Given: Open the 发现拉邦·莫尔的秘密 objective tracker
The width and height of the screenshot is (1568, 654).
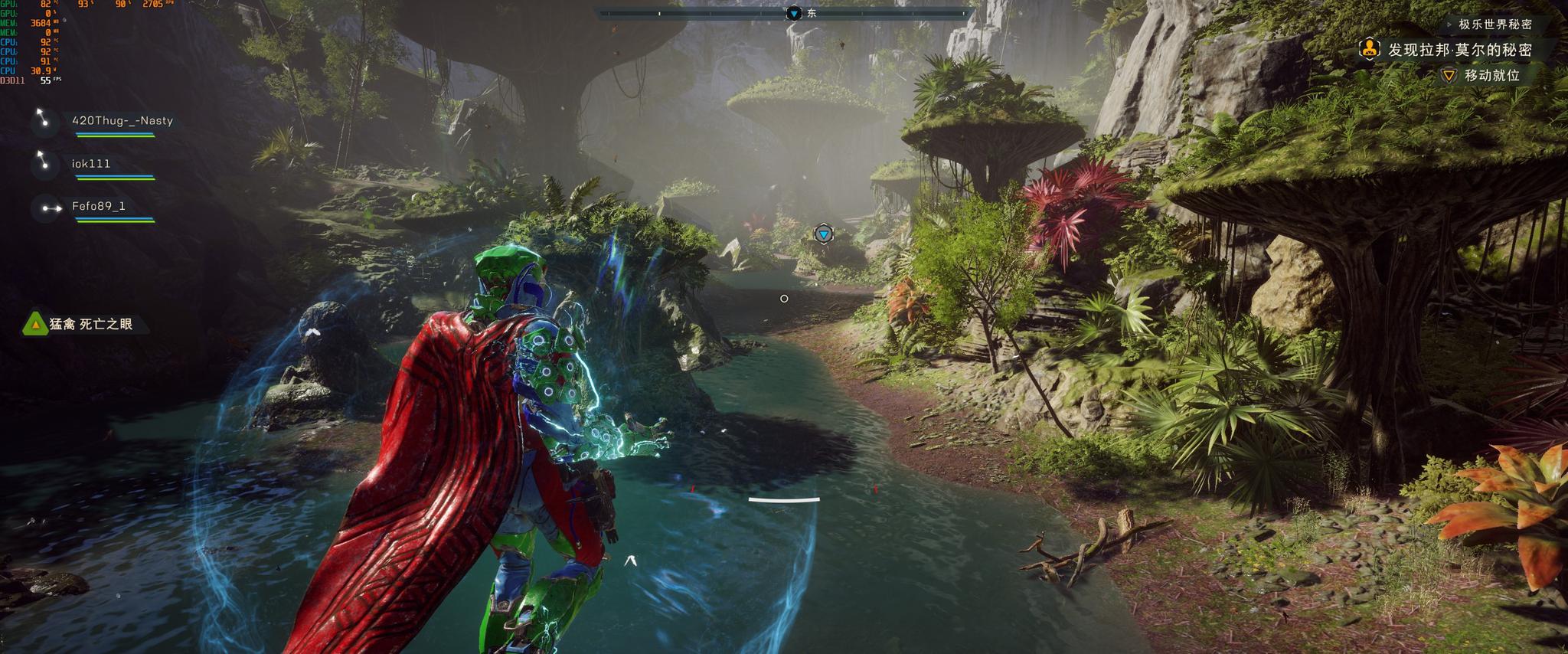Looking at the screenshot, I should coord(1459,50).
